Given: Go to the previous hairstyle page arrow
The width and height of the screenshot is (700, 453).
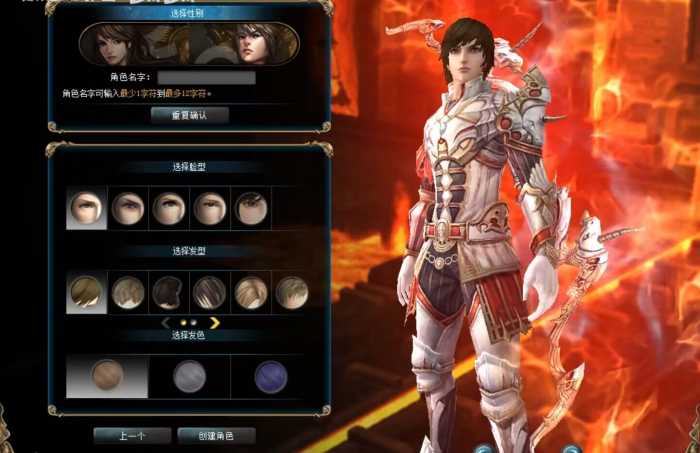Looking at the screenshot, I should 166,323.
